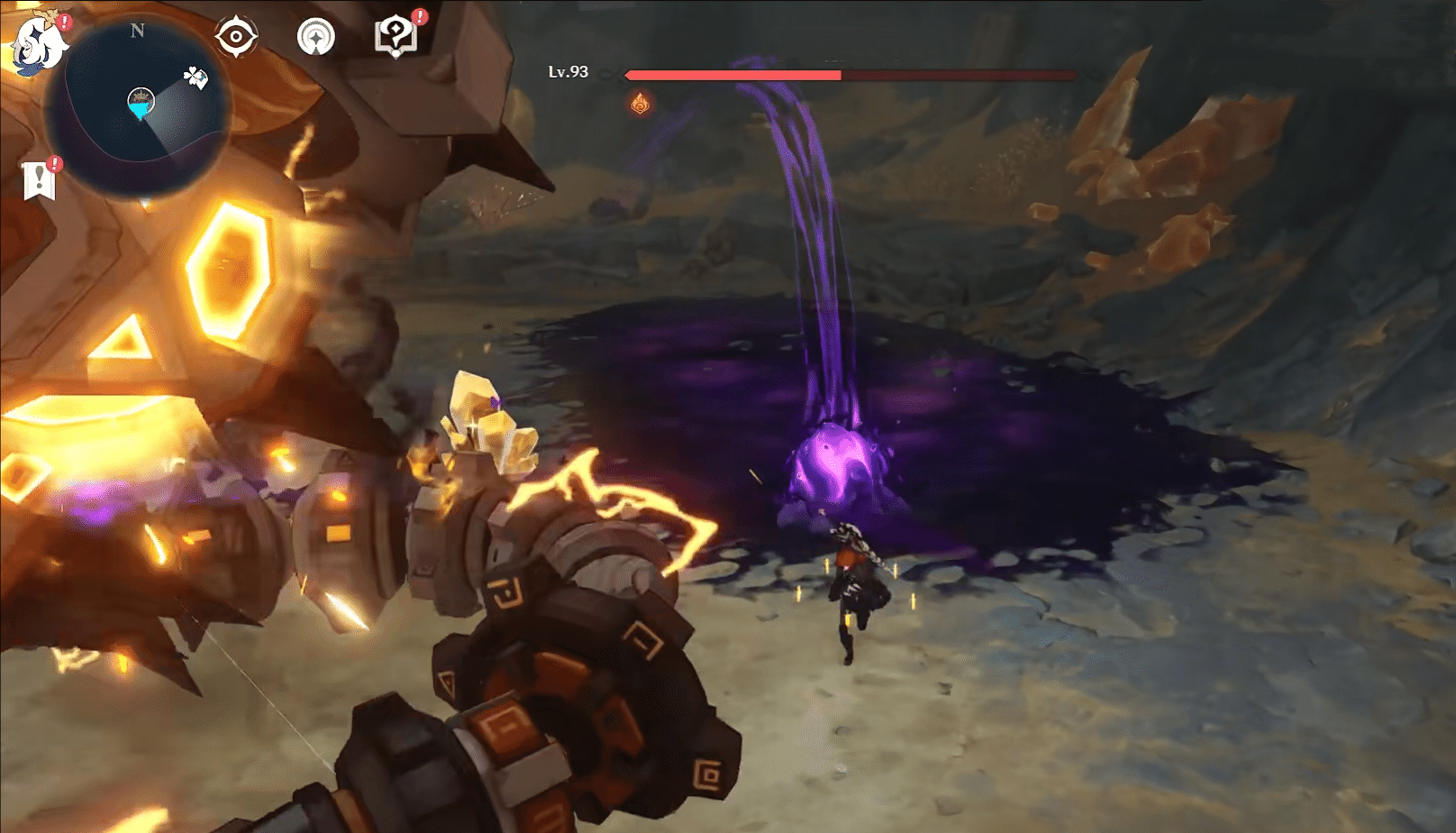Click the red notification badge on the Paimon menu
The width and height of the screenshot is (1456, 833).
(x=65, y=20)
